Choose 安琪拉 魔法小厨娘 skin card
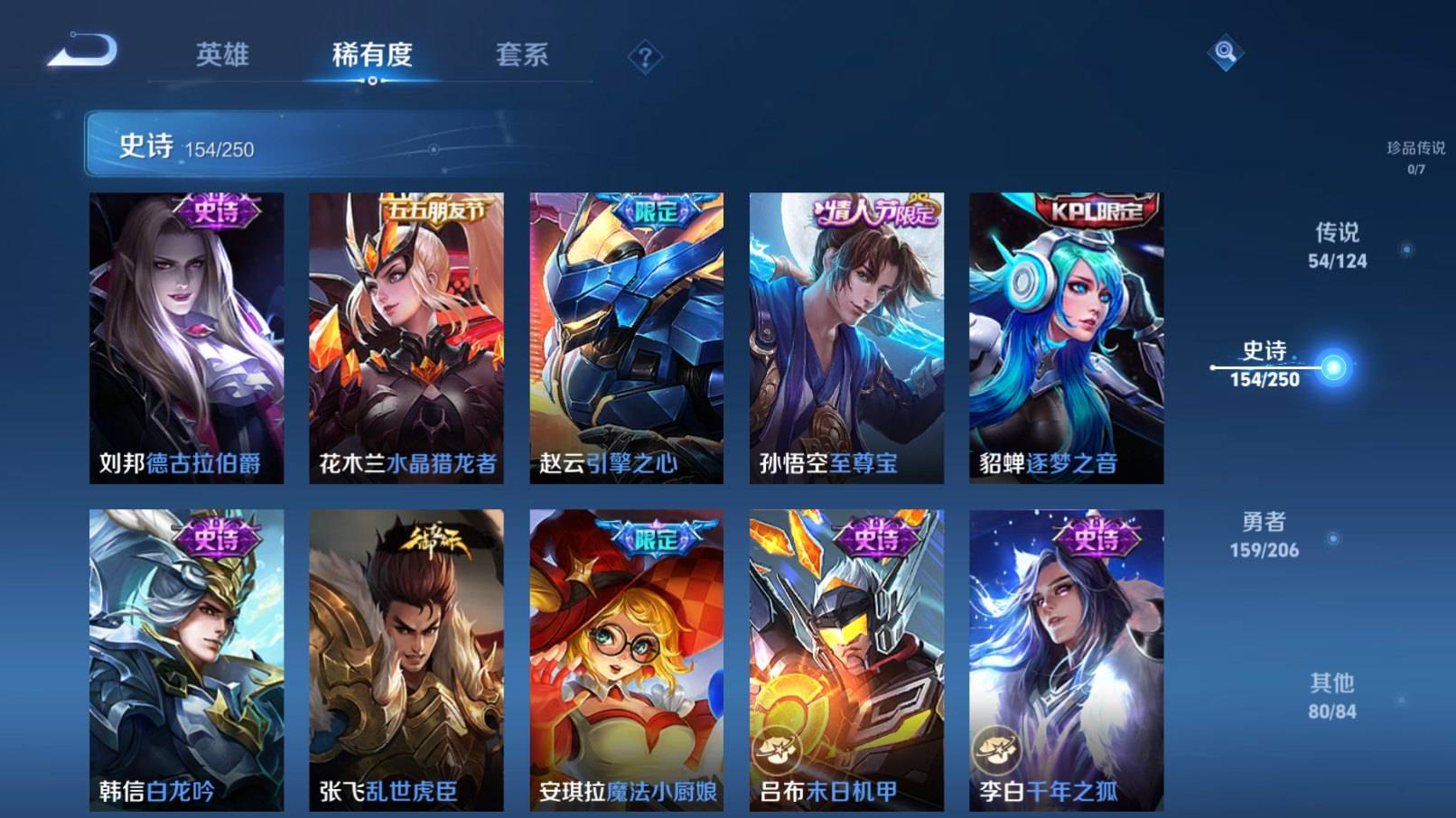This screenshot has height=818, width=1456. pyautogui.click(x=626, y=659)
